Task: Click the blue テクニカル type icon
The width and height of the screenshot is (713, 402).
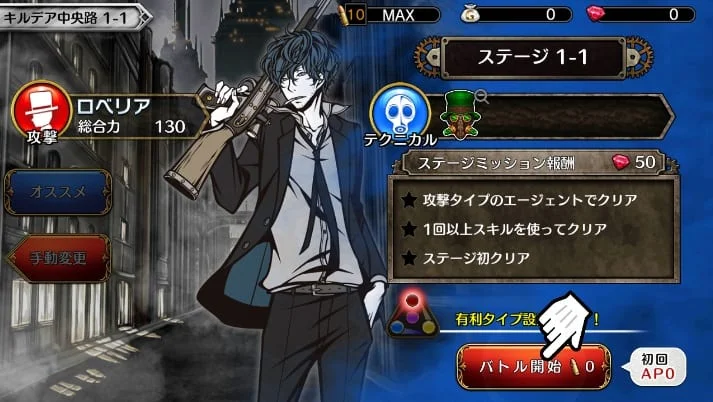Action: coord(400,110)
